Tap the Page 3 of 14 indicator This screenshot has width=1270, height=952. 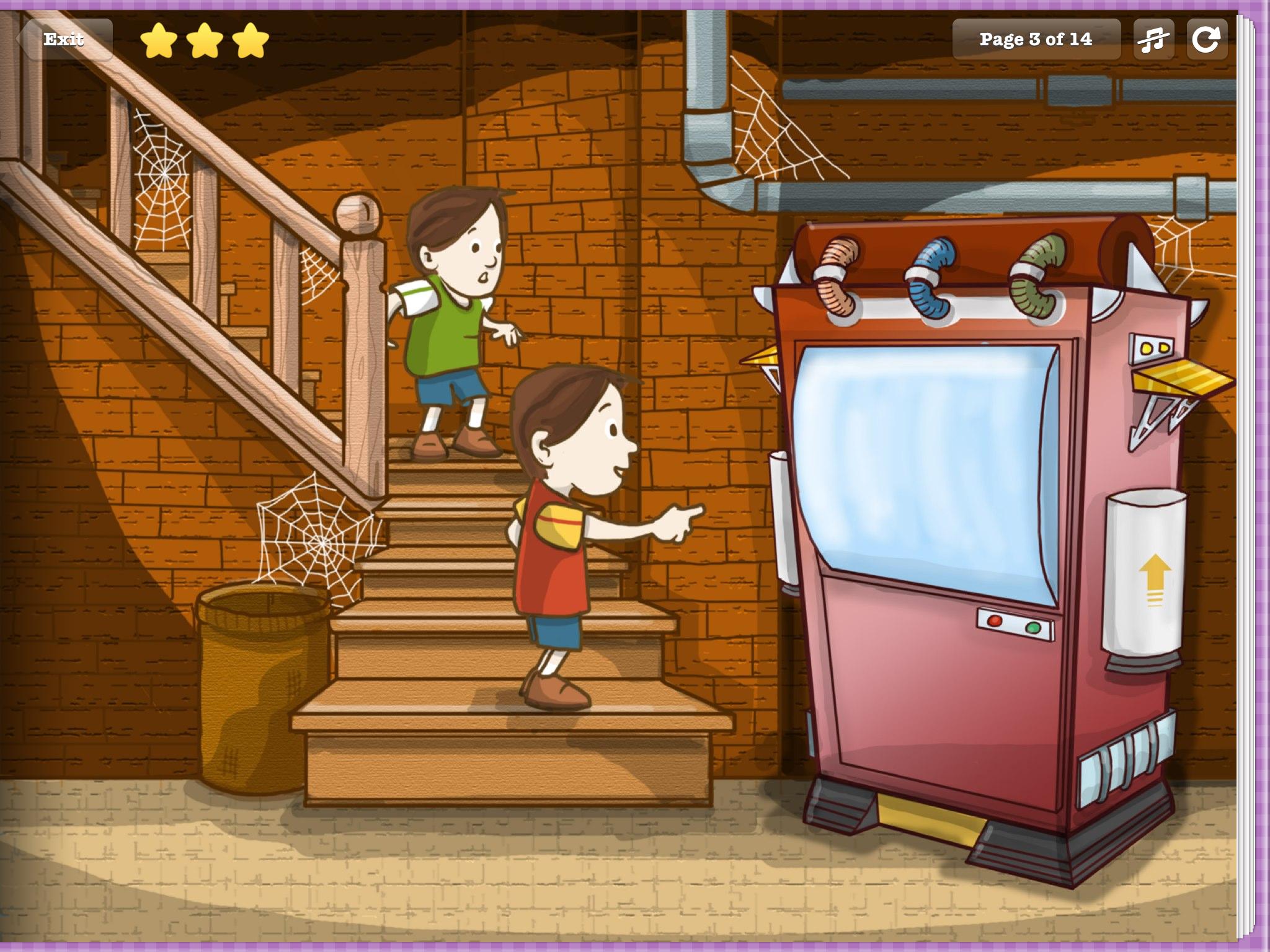pyautogui.click(x=1037, y=38)
